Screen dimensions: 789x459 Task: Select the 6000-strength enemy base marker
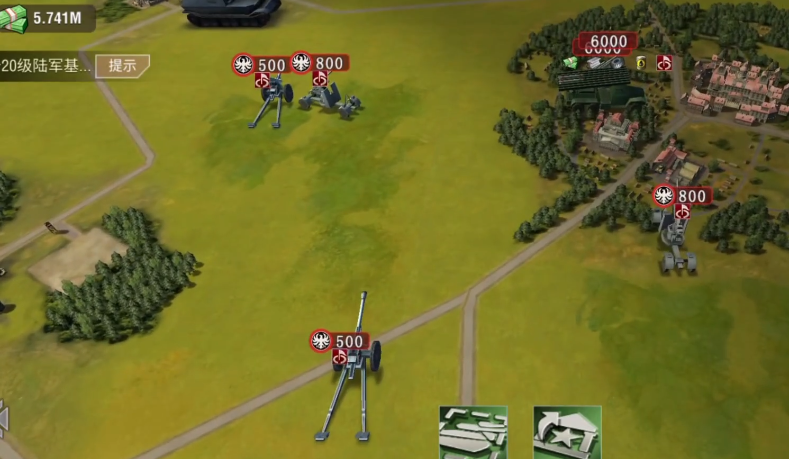point(606,43)
